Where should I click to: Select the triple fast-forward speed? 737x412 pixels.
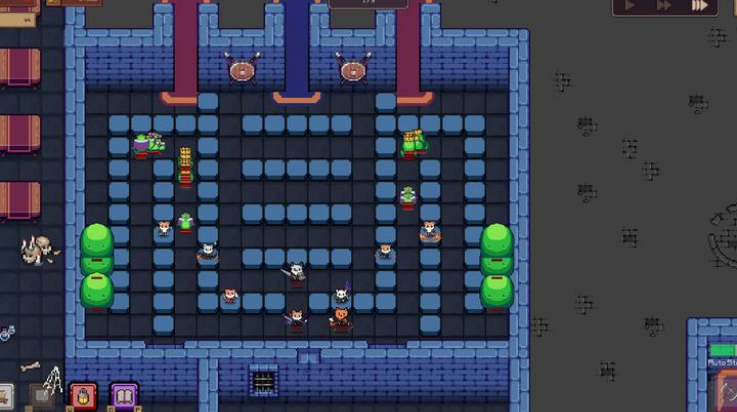click(x=700, y=5)
